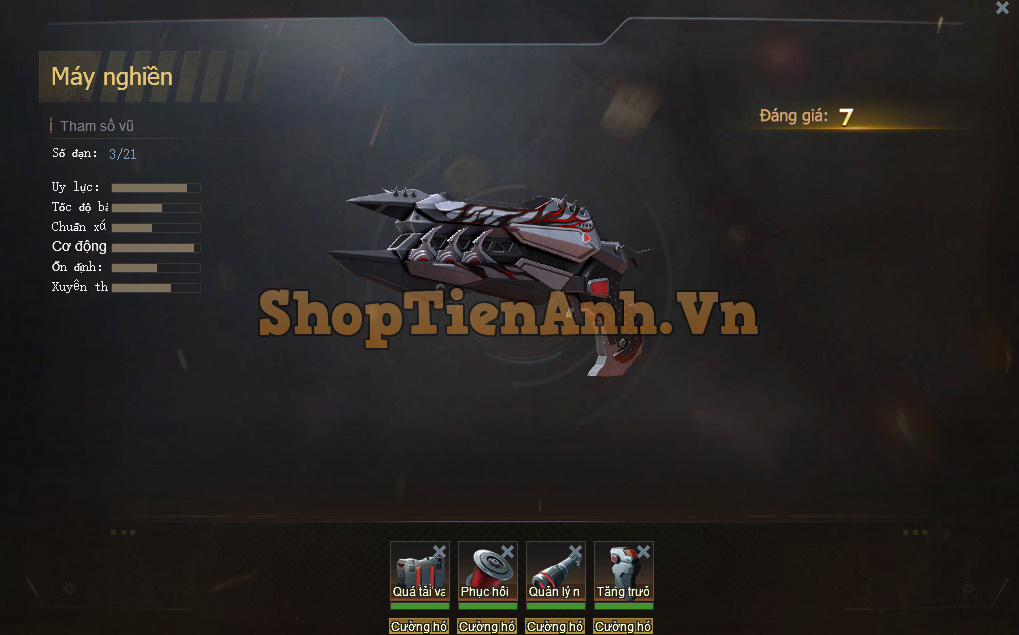Remove the Quá tải module with its X
The height and width of the screenshot is (635, 1019).
click(439, 552)
